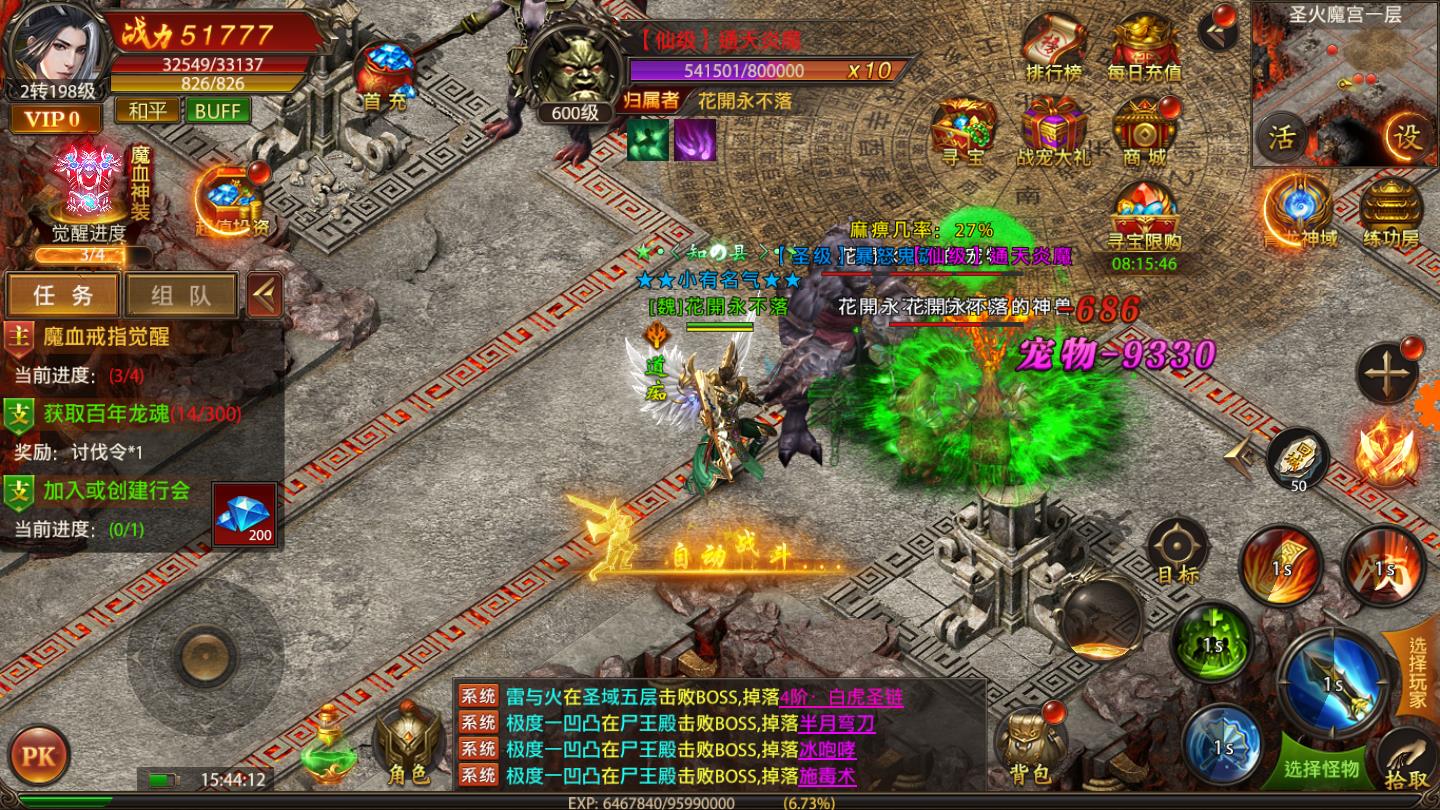The height and width of the screenshot is (810, 1440).
Task: Open the 战宠大礼 gift box
Action: tap(1054, 133)
